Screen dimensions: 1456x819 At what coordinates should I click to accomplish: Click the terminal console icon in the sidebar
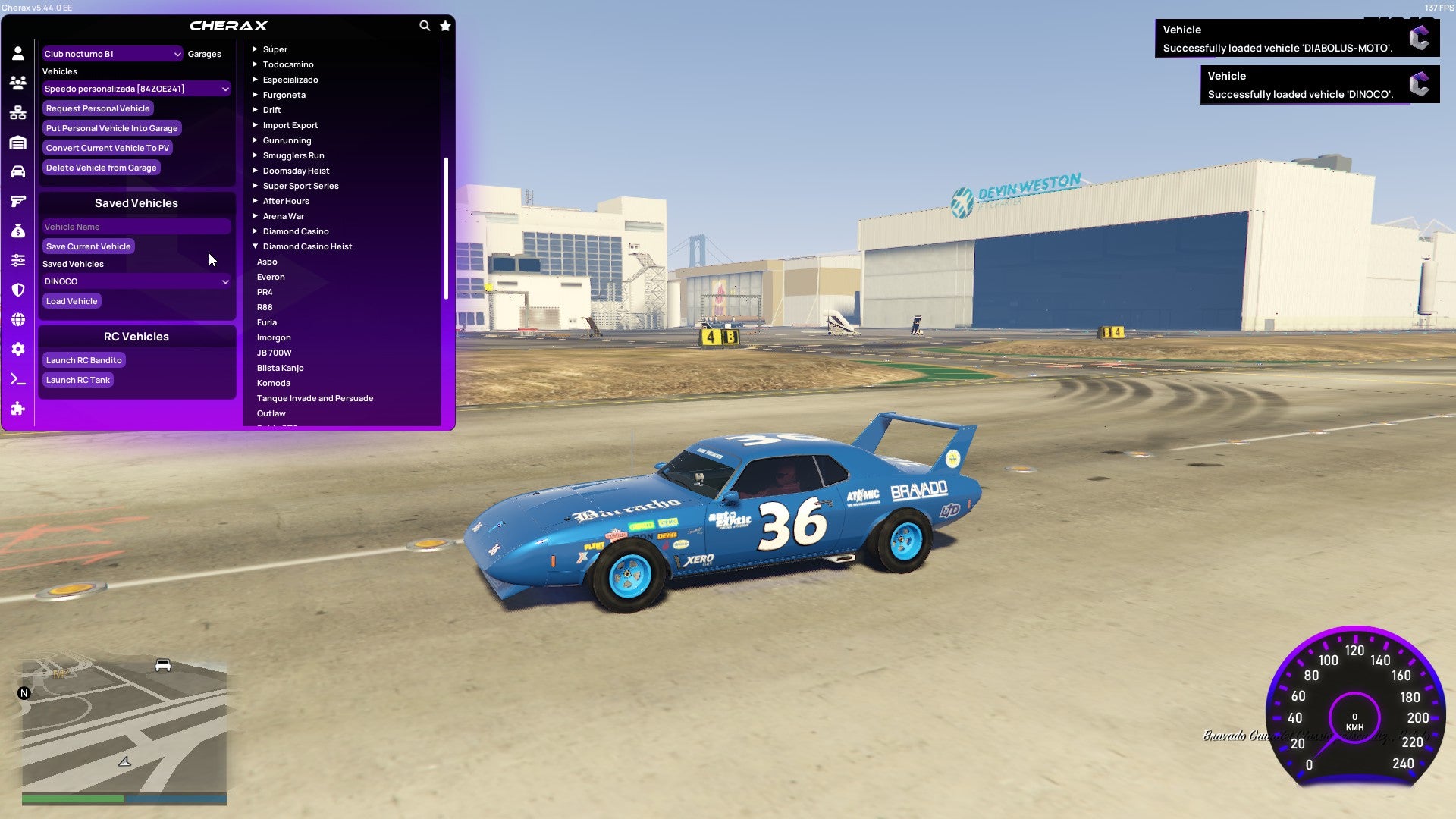coord(17,379)
